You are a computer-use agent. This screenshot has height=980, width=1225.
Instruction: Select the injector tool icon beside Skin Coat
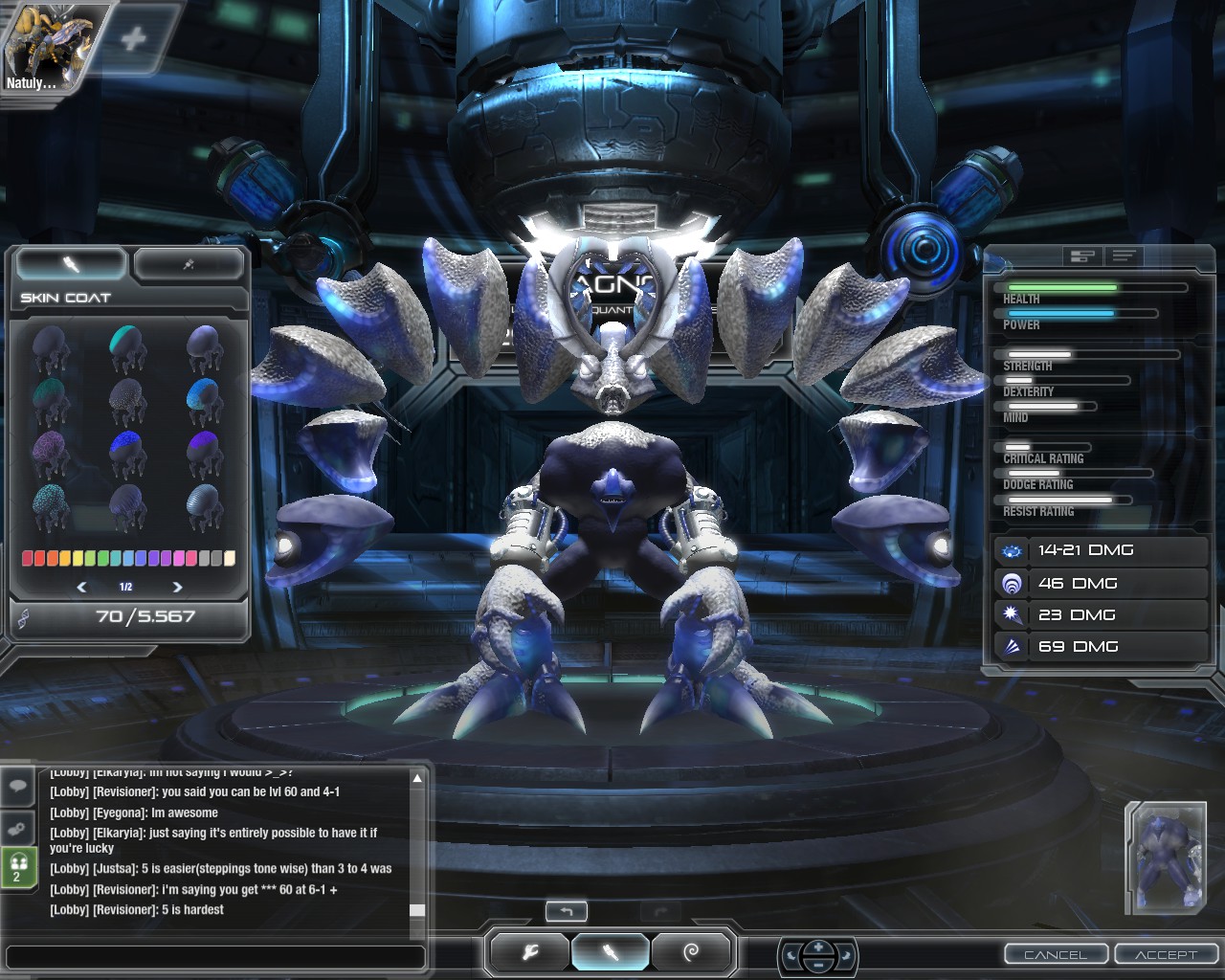pos(188,264)
